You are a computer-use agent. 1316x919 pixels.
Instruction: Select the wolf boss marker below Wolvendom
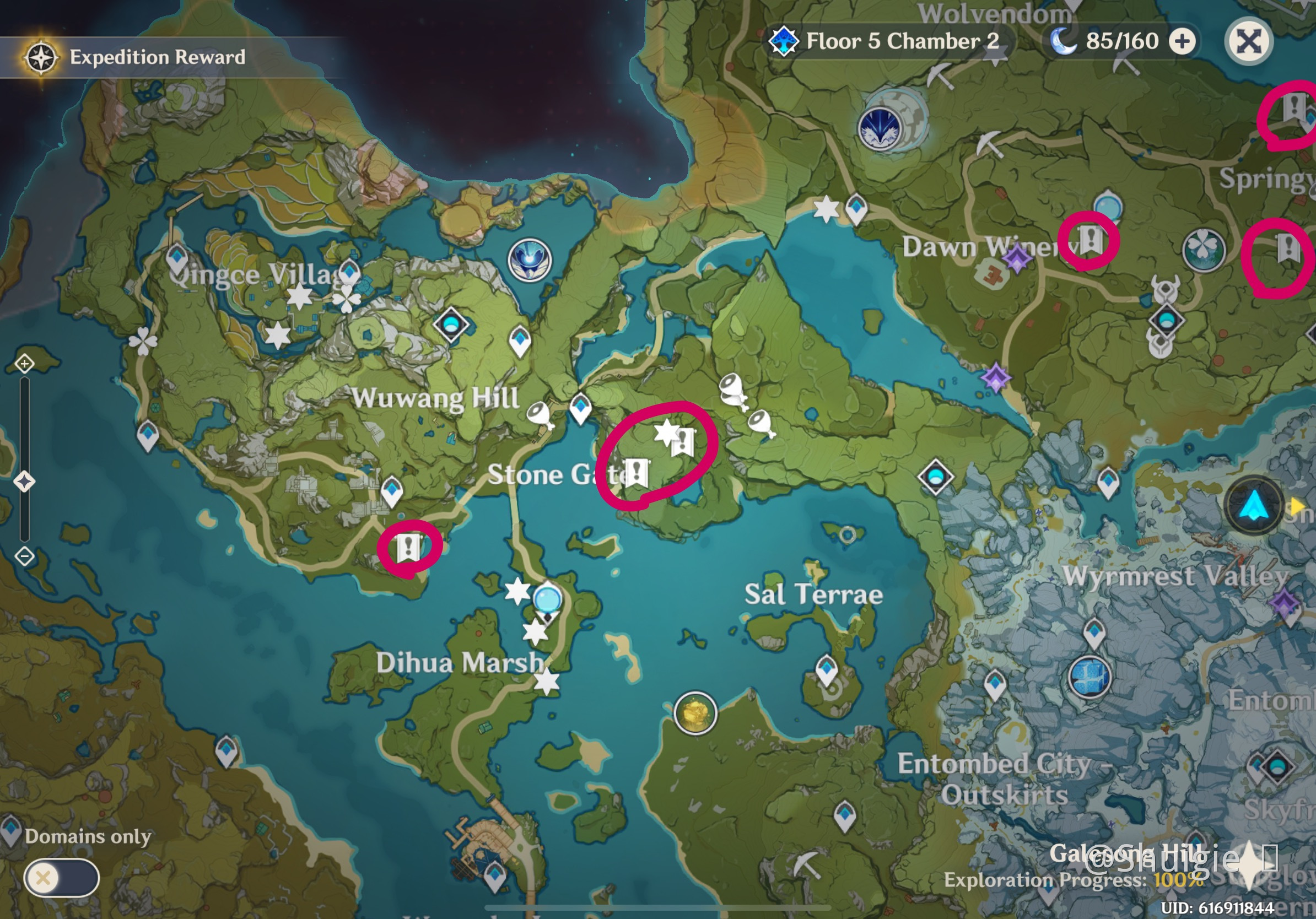(x=880, y=128)
